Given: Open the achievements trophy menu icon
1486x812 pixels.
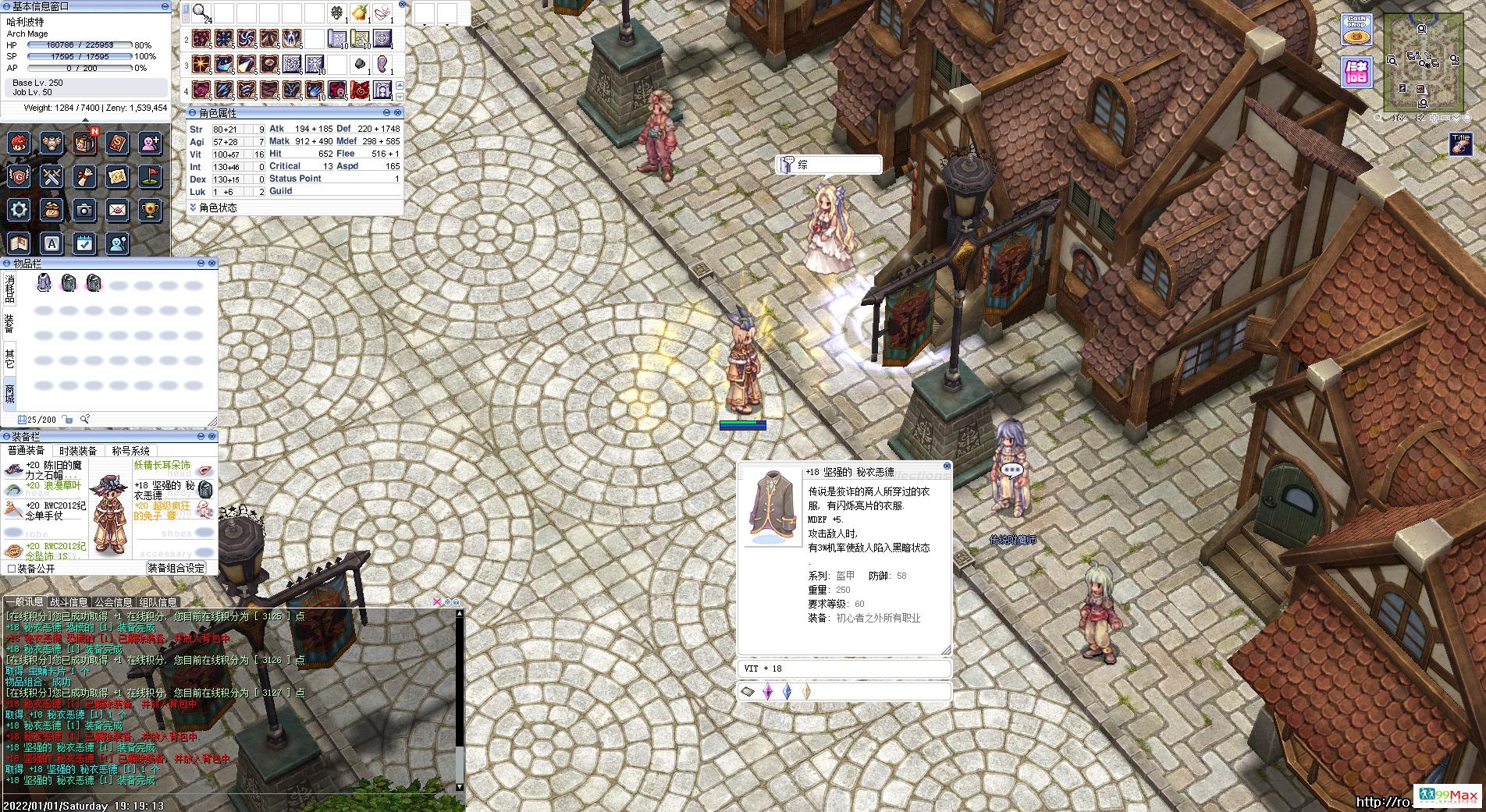Looking at the screenshot, I should click(x=150, y=209).
